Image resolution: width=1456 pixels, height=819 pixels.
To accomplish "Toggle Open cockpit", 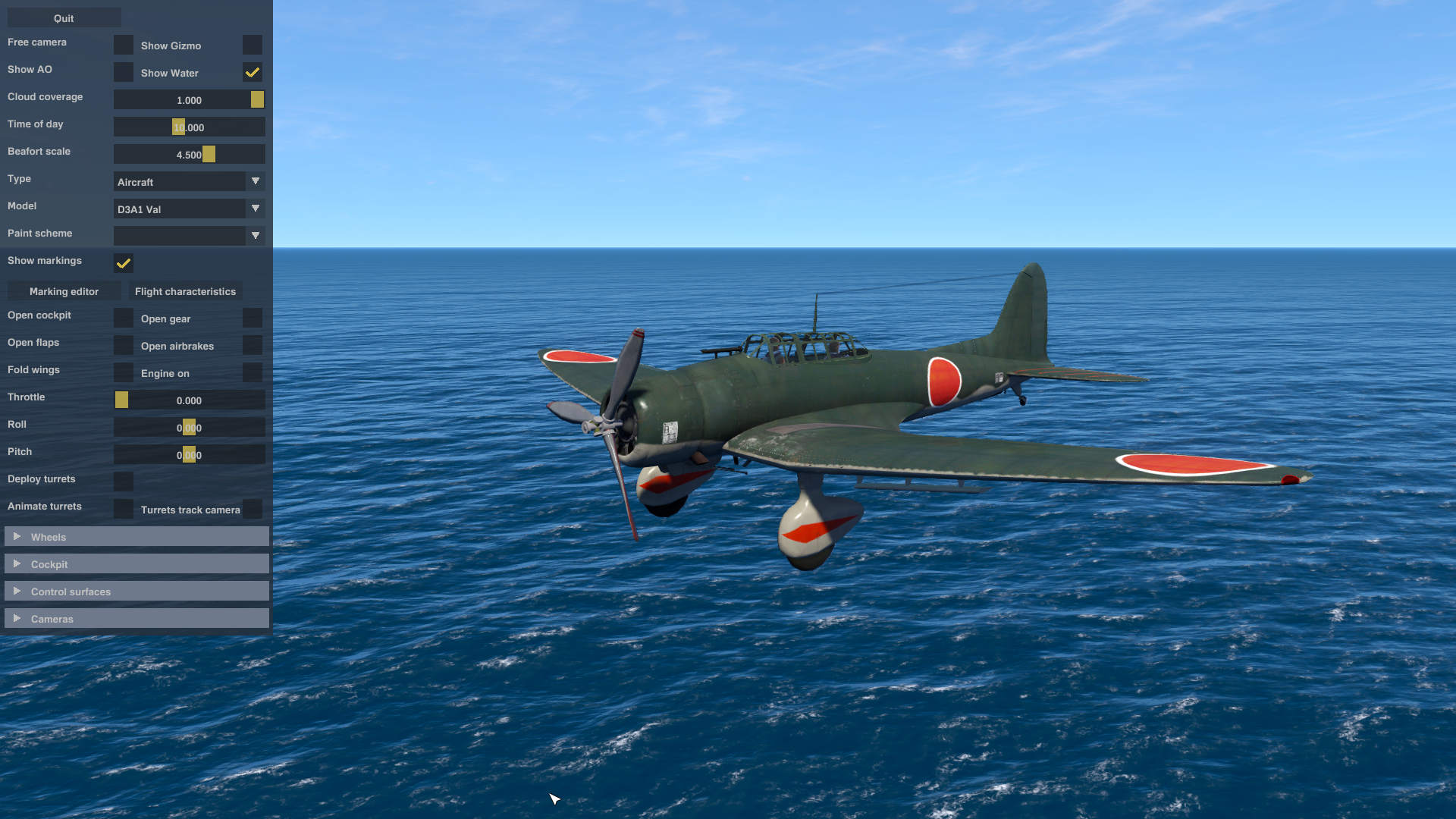I will tap(123, 318).
